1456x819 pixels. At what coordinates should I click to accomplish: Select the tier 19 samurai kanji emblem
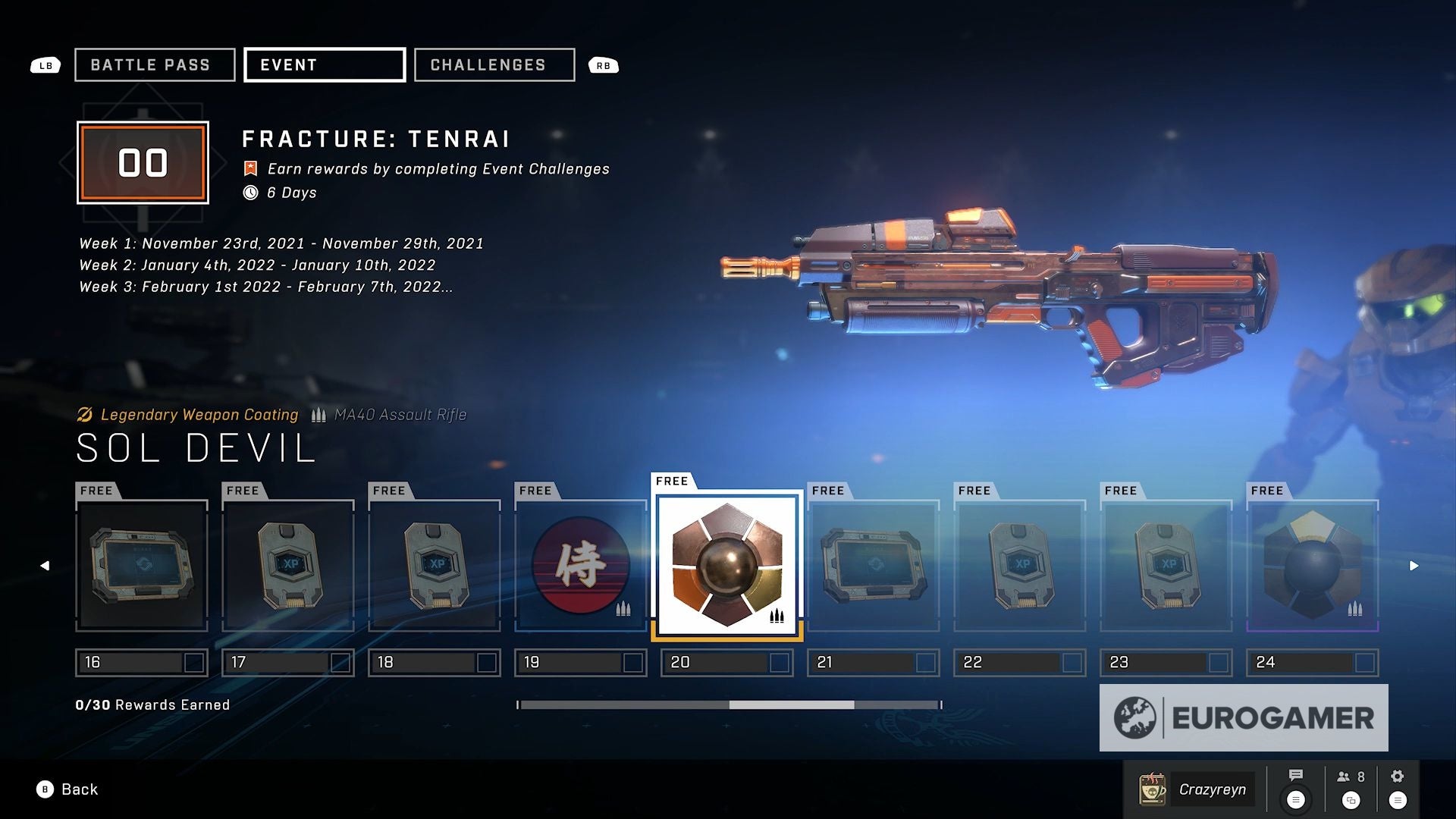581,566
